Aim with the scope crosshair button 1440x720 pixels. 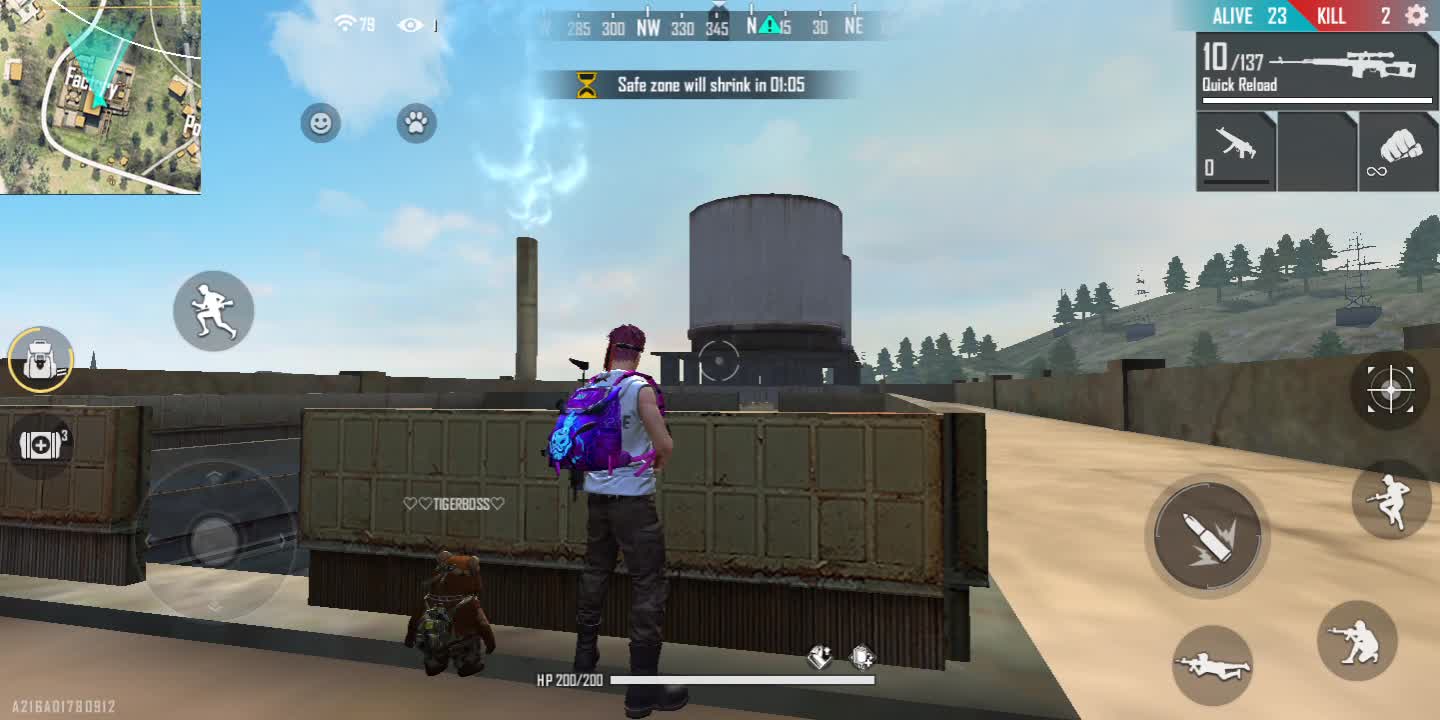[x=1390, y=389]
